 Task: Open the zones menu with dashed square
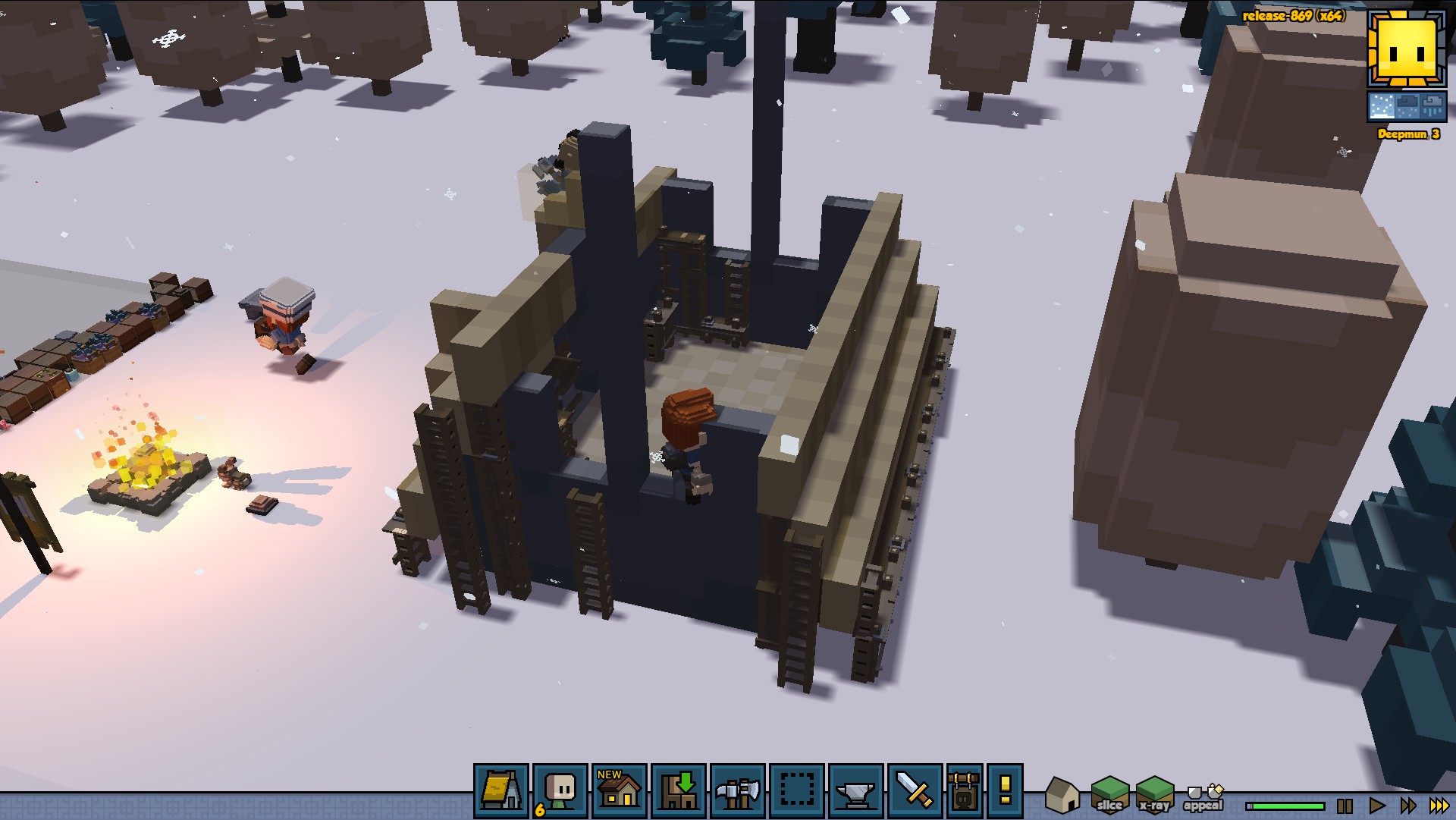pos(797,791)
